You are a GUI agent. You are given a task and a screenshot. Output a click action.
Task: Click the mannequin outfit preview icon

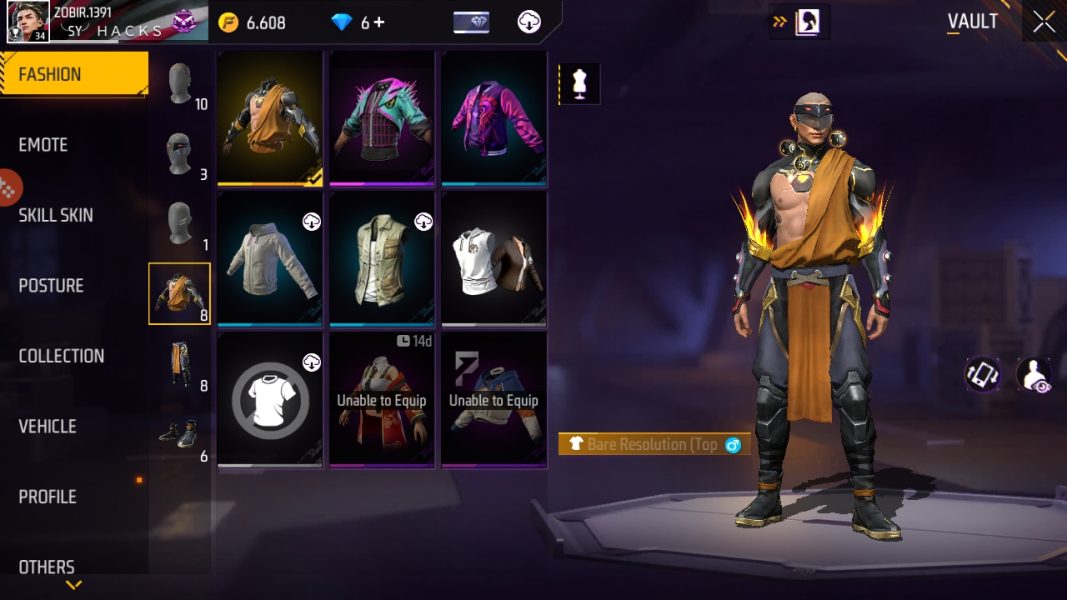pyautogui.click(x=579, y=84)
